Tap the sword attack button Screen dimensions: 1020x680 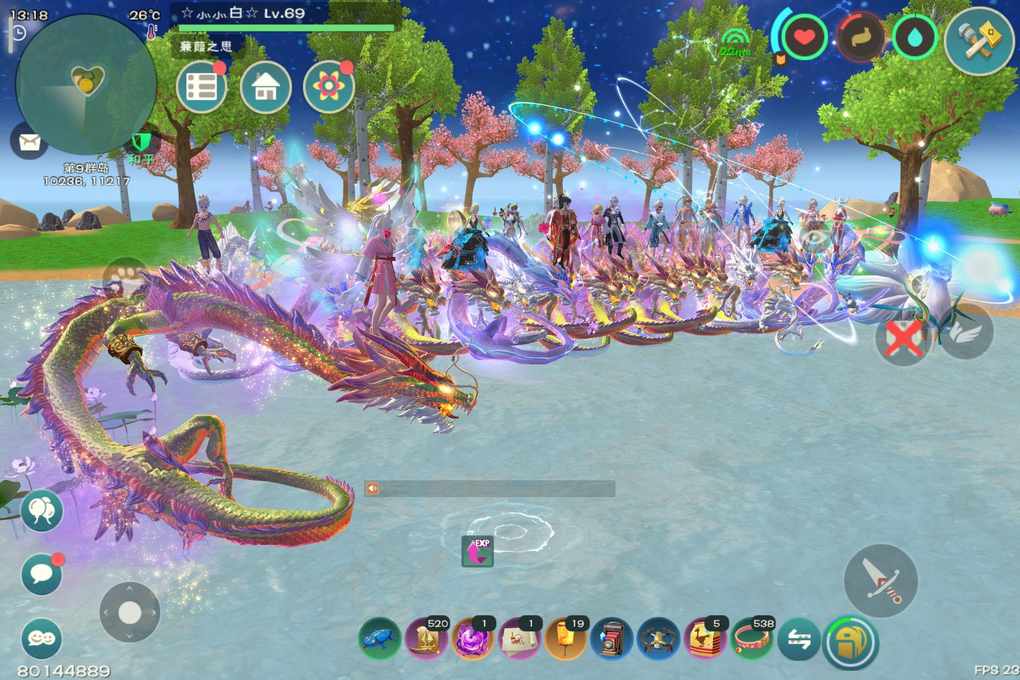click(x=881, y=580)
